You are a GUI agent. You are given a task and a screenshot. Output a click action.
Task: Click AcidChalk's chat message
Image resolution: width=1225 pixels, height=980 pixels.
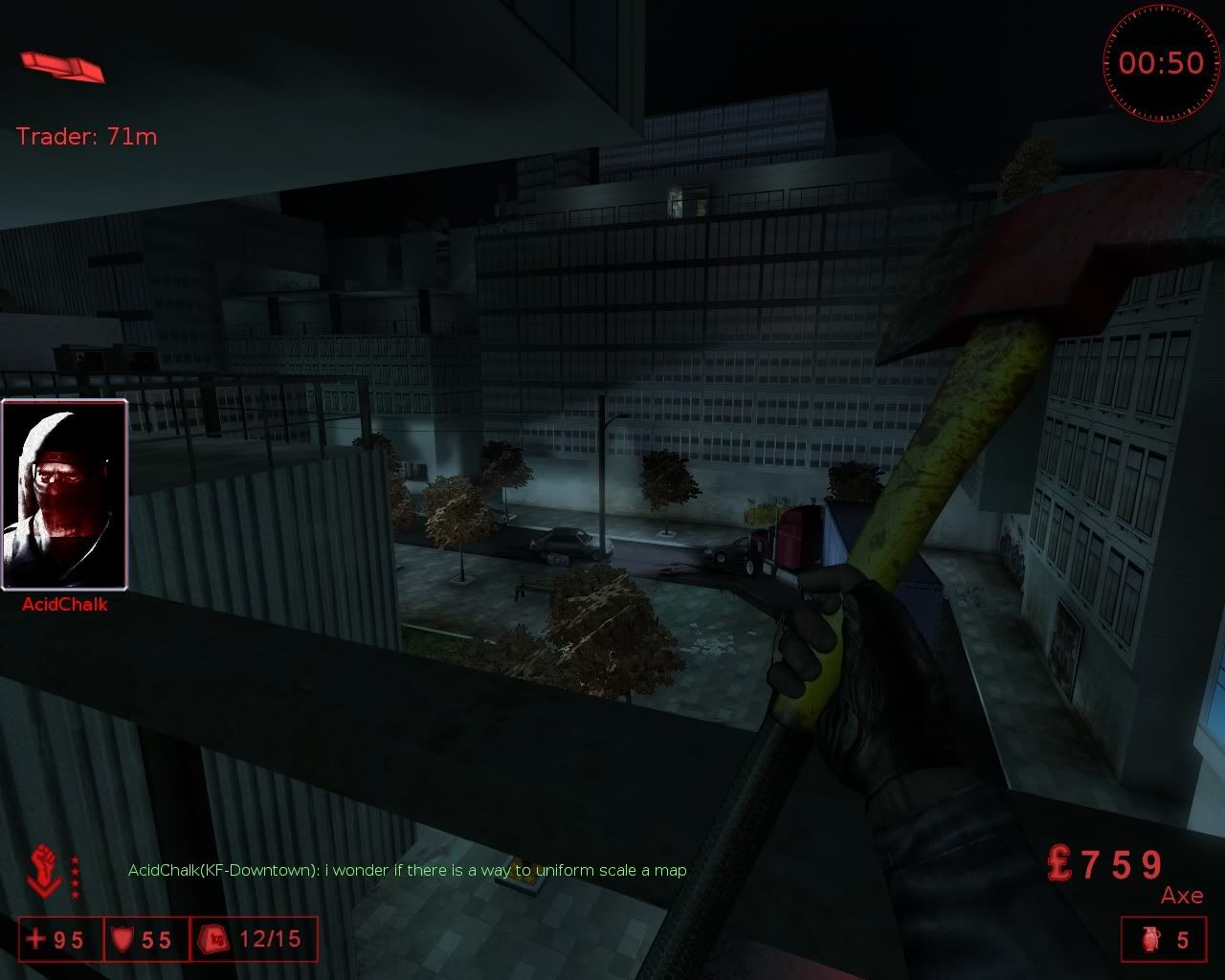click(x=408, y=870)
